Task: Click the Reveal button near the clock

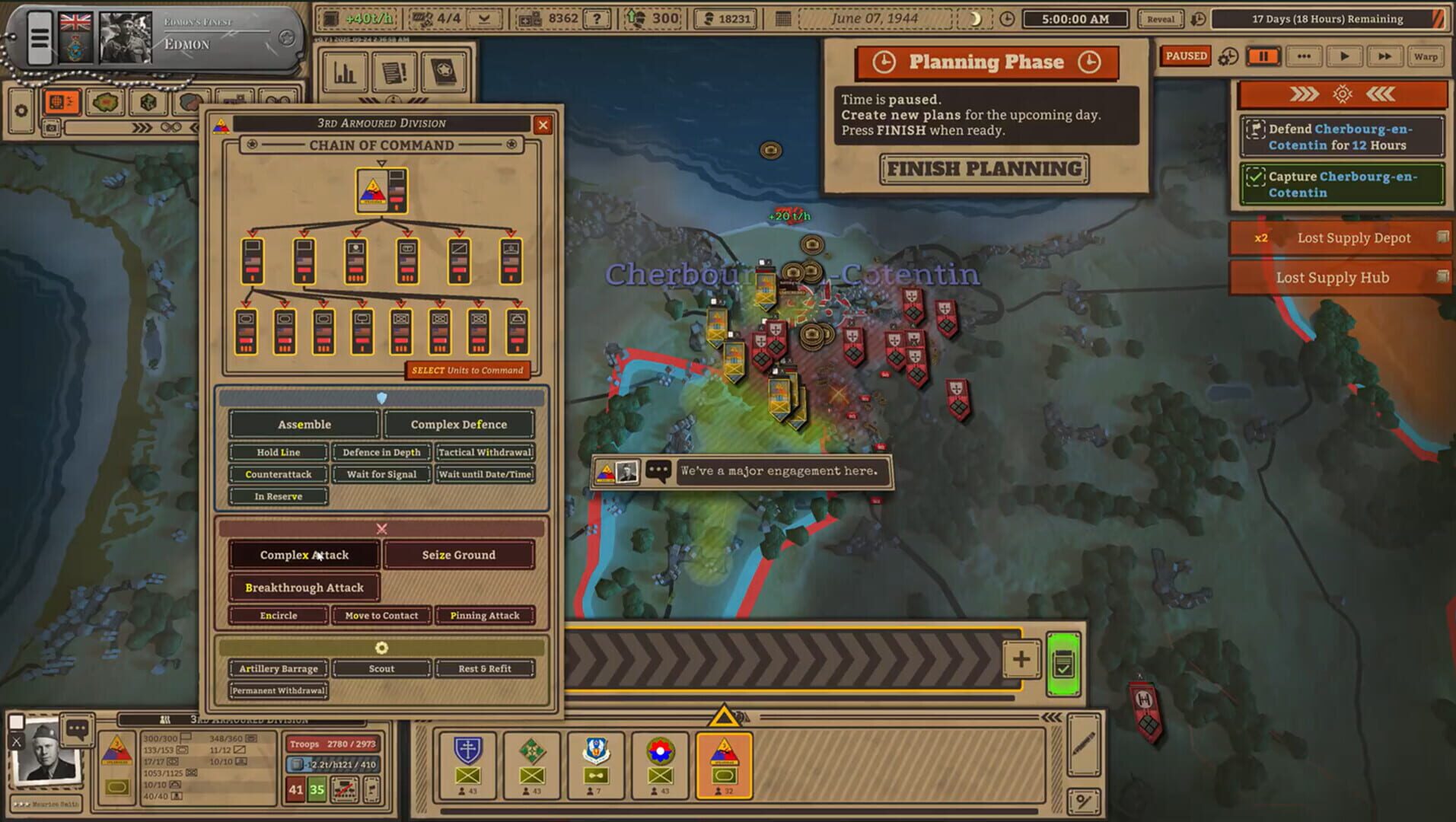Action: 1159,19
